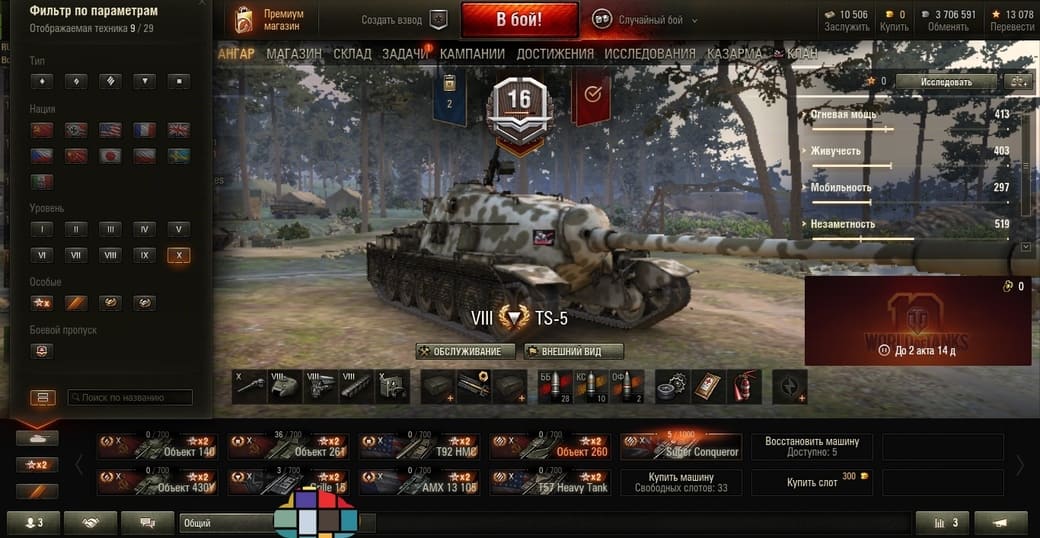Click Восстановить машину to restore a vehicle
The height and width of the screenshot is (538, 1040).
pos(812,446)
